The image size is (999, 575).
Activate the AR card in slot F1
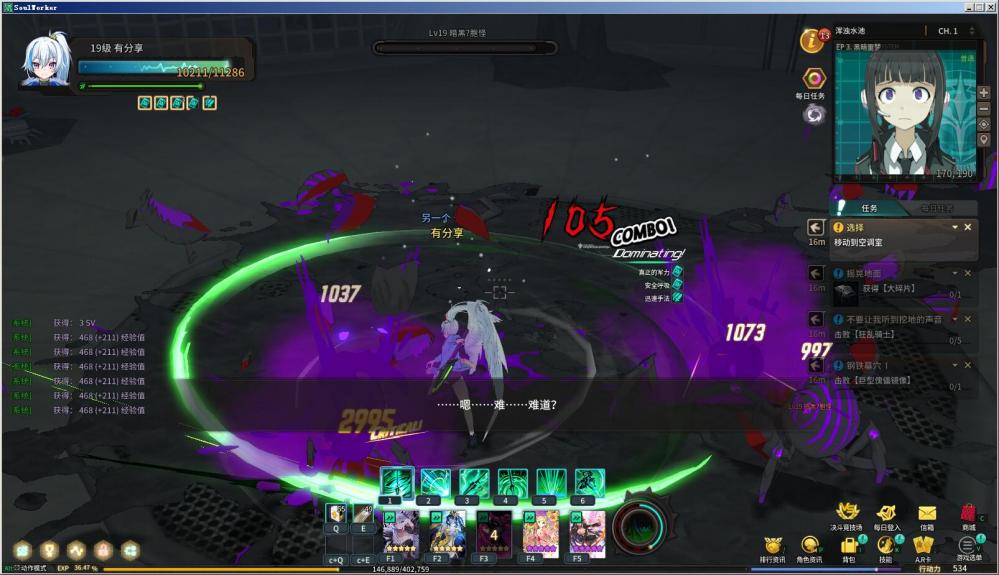[399, 533]
